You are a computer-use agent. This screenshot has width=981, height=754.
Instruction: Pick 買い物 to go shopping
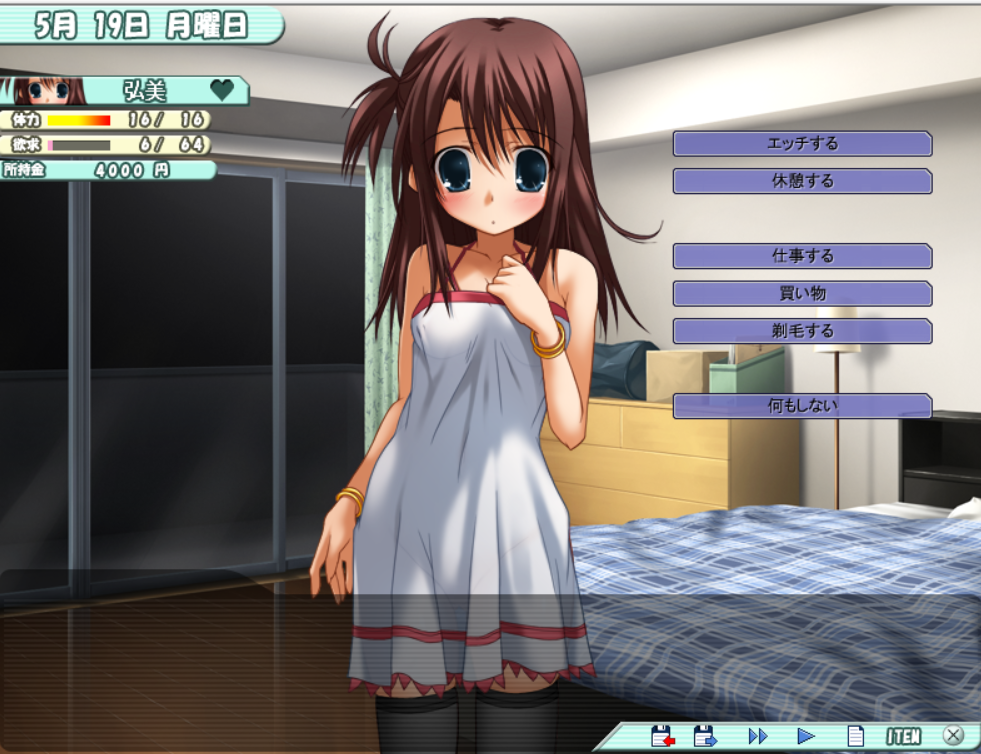click(x=802, y=294)
